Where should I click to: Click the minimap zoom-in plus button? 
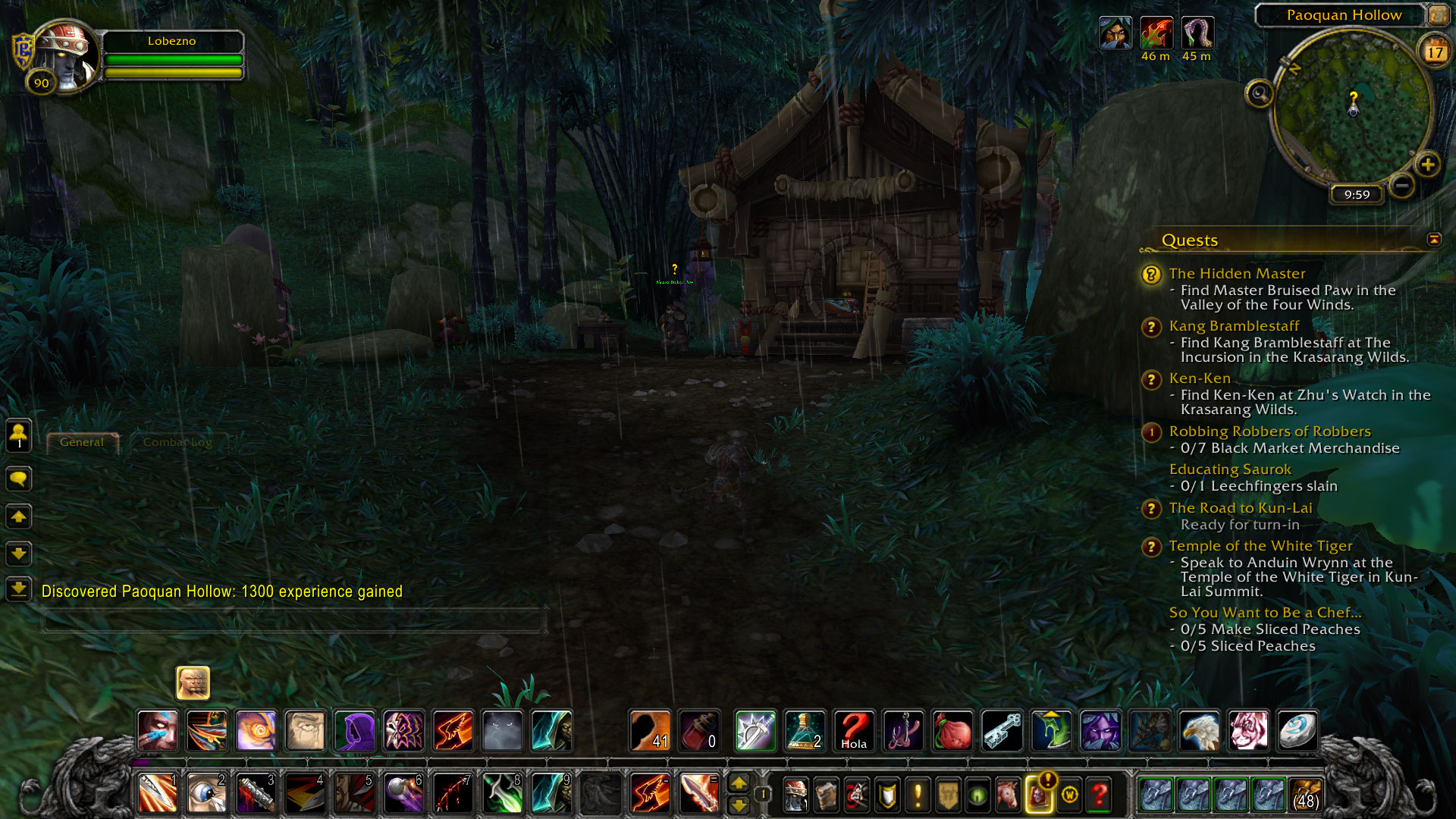click(x=1427, y=165)
